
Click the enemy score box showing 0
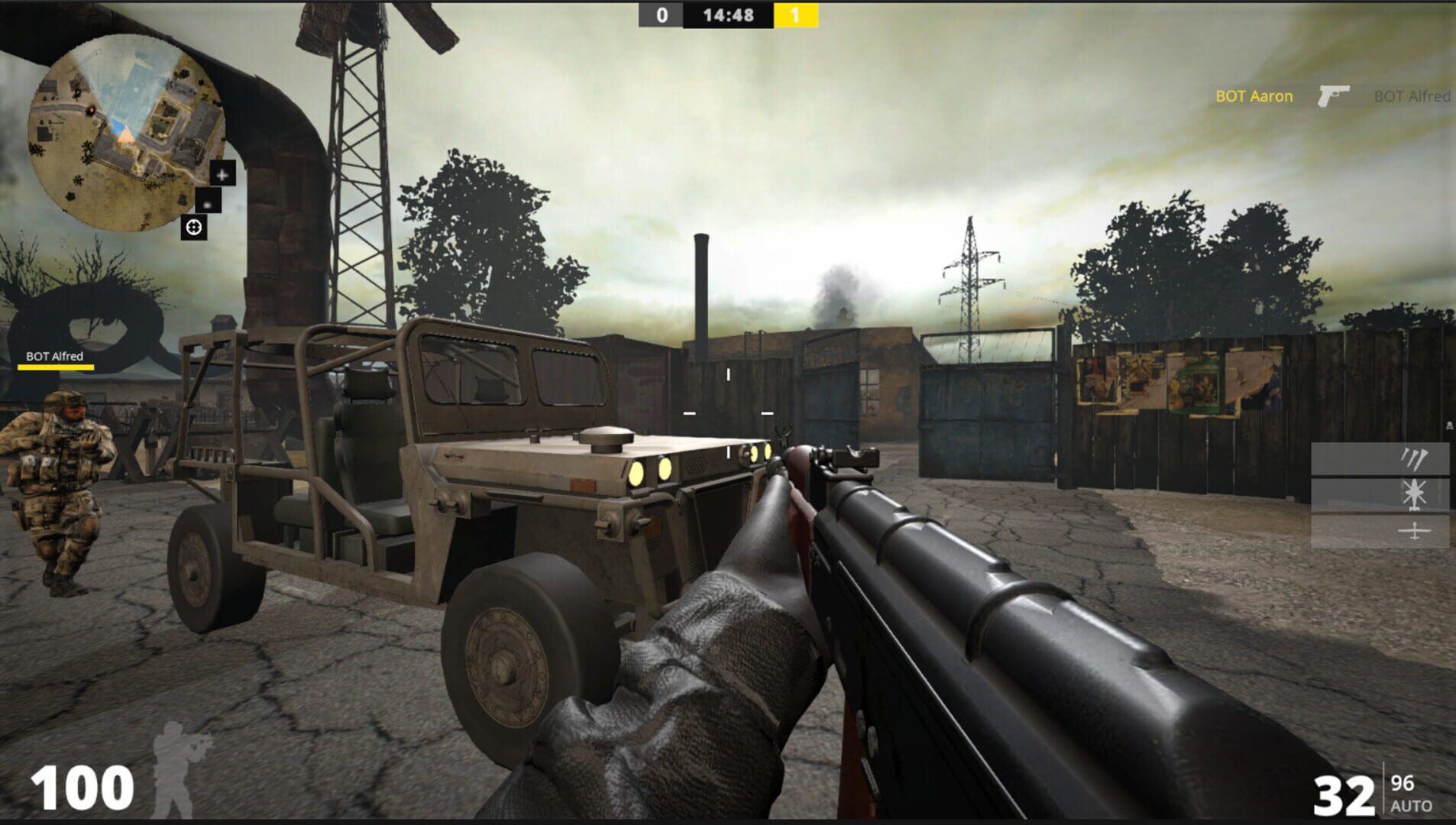click(663, 13)
